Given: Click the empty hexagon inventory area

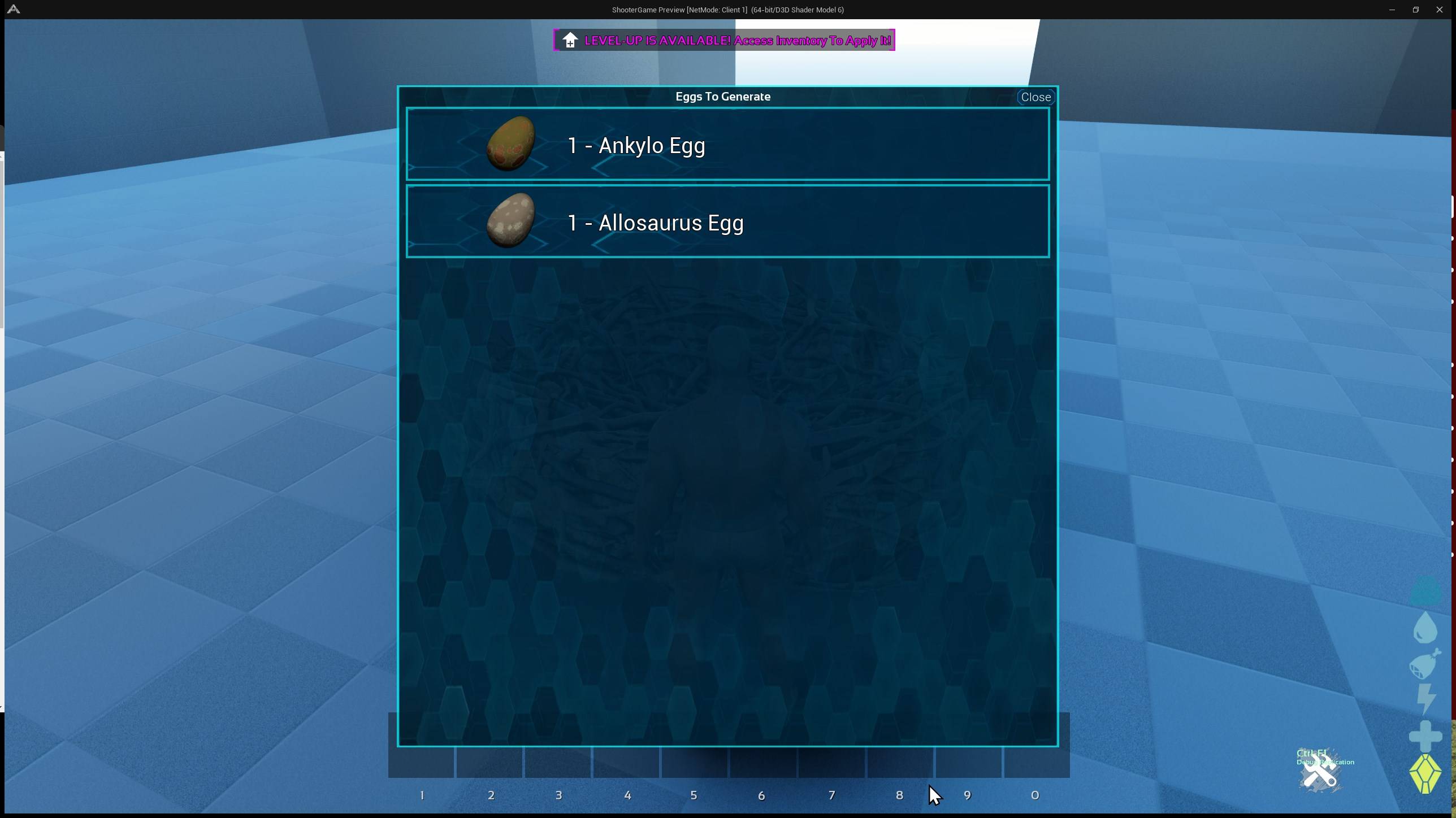Looking at the screenshot, I should pos(727,480).
